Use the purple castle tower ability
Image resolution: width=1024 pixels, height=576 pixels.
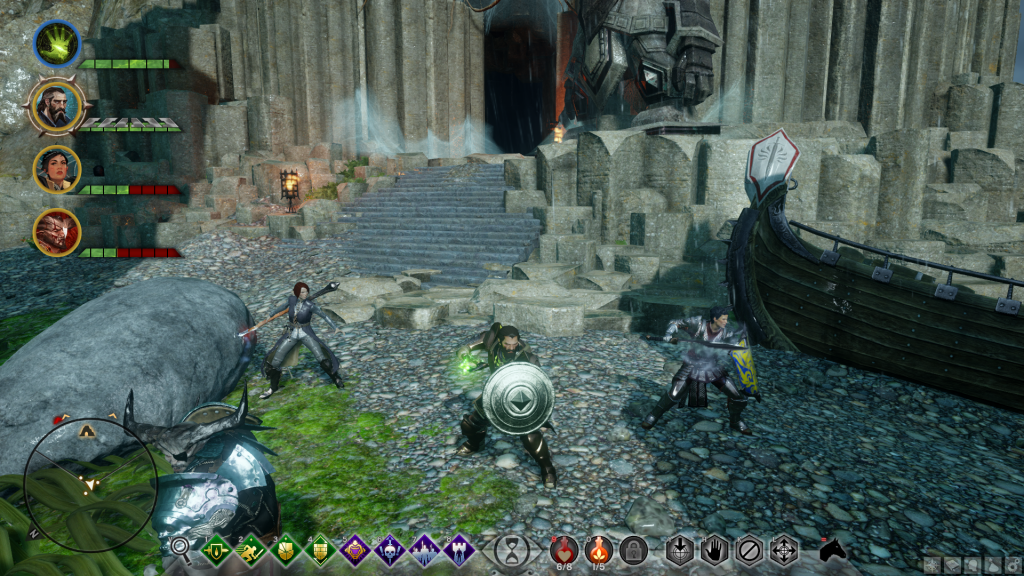click(x=459, y=548)
